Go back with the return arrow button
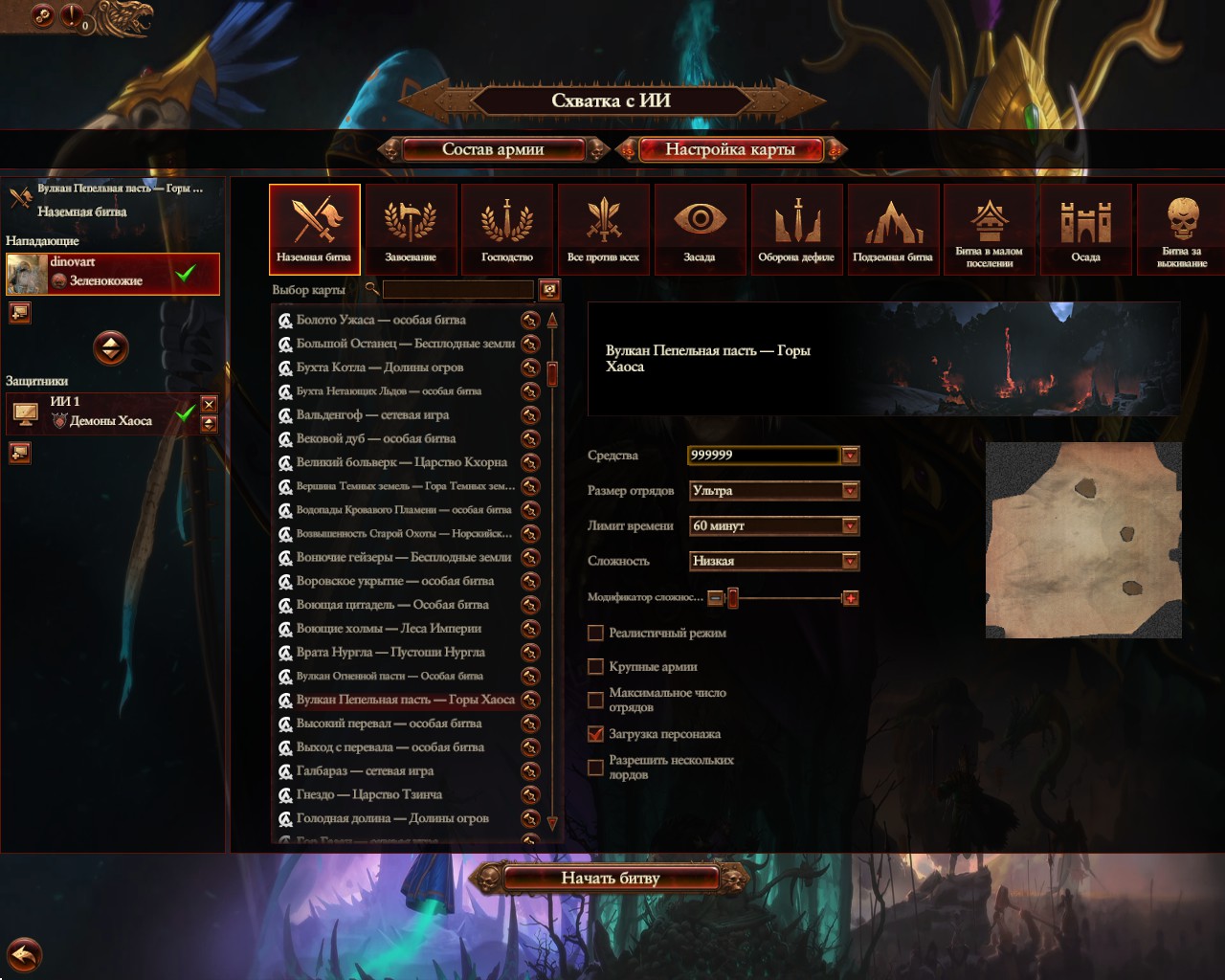 click(x=25, y=954)
